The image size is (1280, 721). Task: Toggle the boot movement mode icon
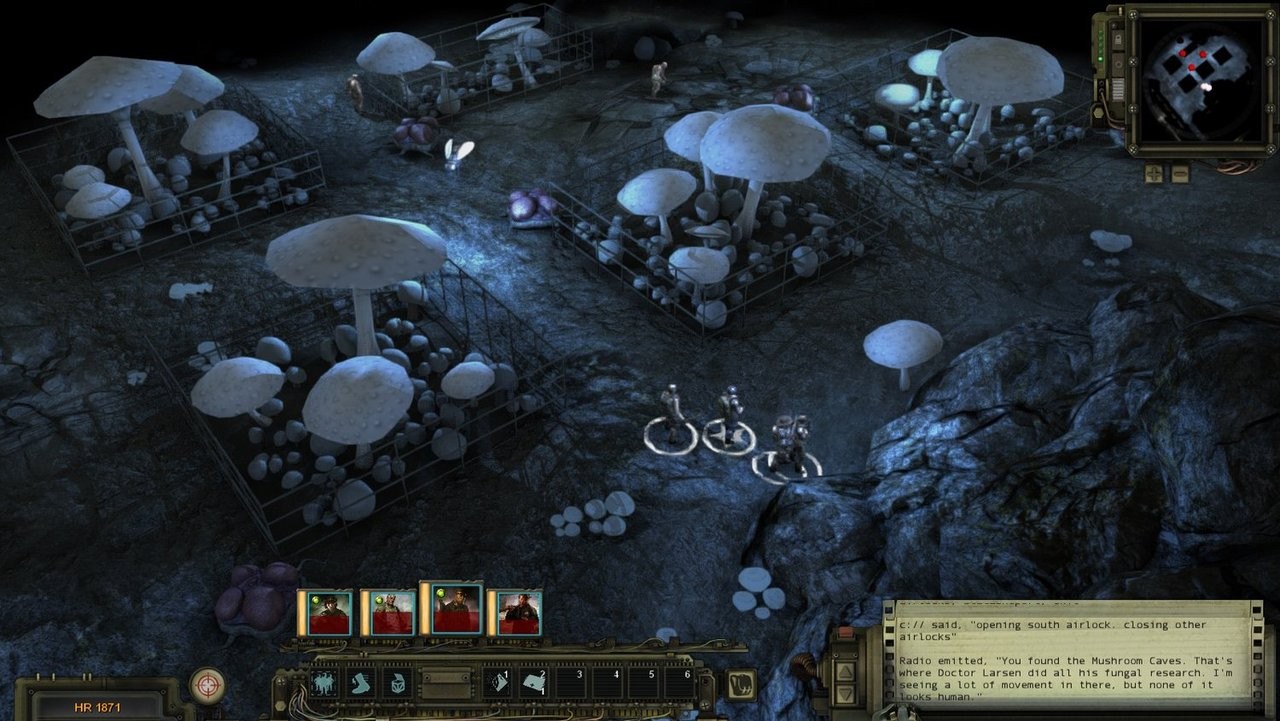coord(360,682)
